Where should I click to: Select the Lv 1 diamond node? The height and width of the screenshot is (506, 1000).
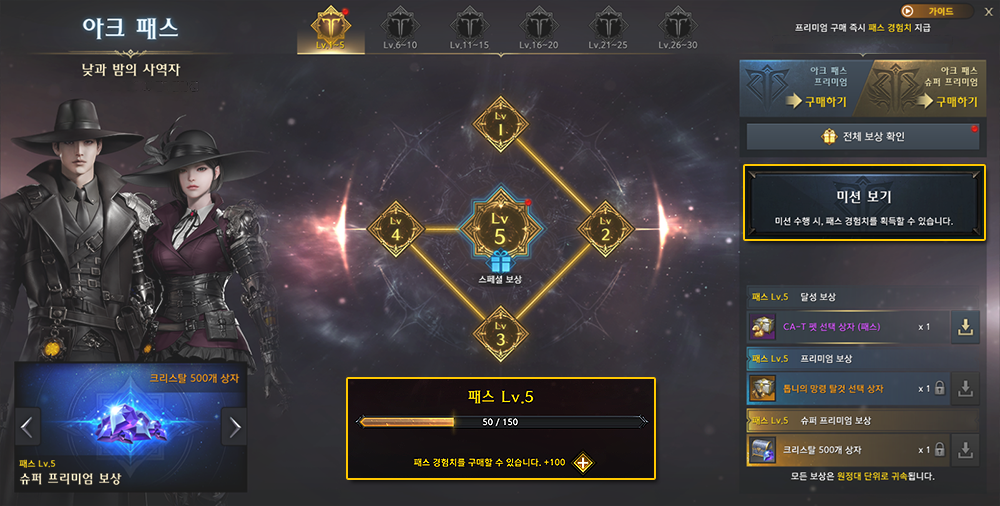(501, 126)
